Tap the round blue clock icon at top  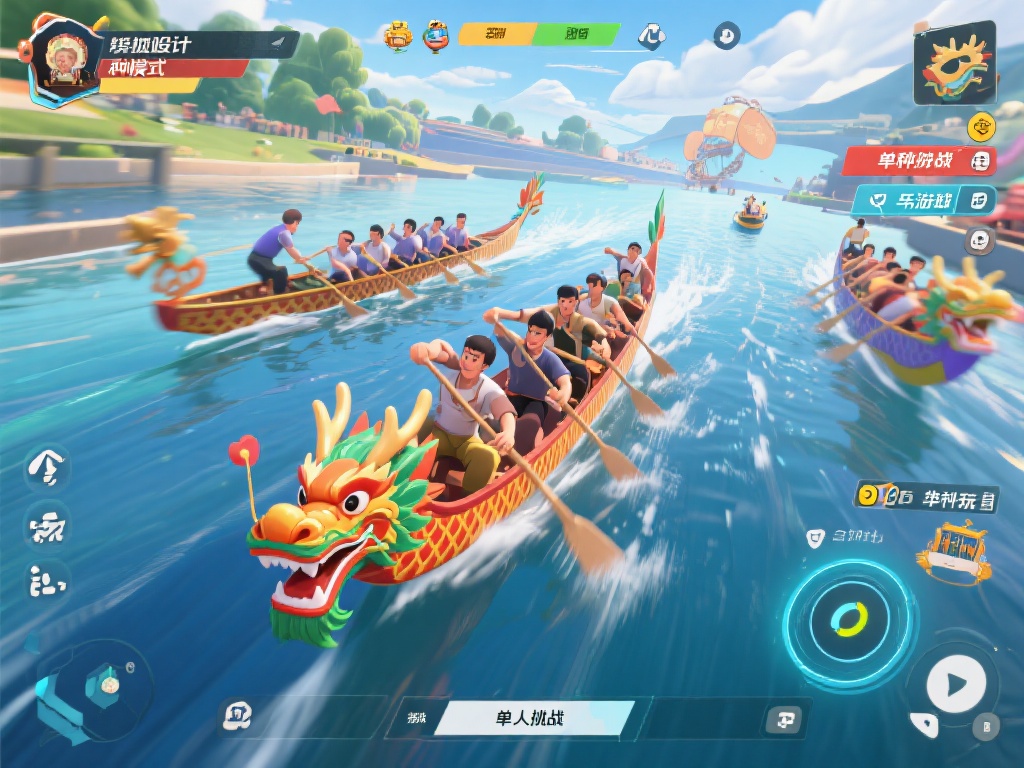click(x=727, y=36)
